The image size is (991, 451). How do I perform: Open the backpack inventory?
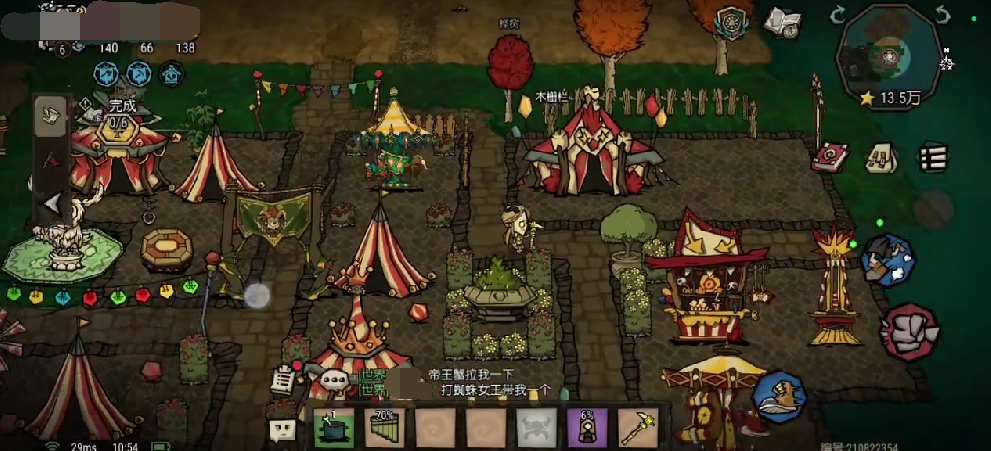tap(880, 157)
